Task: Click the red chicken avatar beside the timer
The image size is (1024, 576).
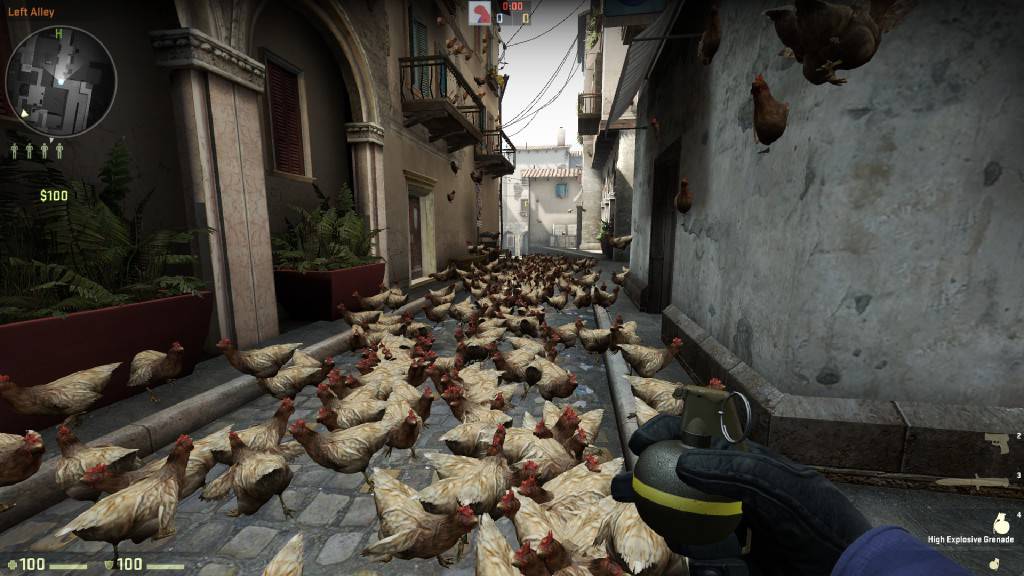Action: pyautogui.click(x=481, y=12)
